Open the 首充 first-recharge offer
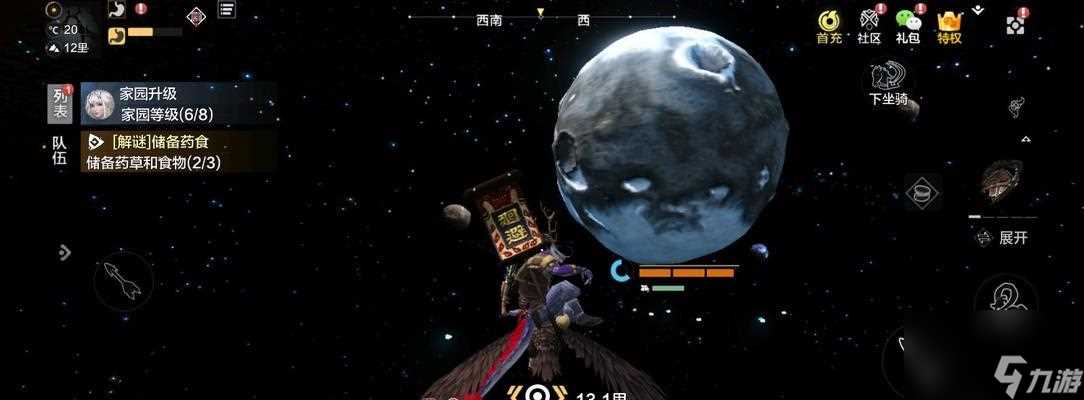Viewport: 1084px width, 400px height. pyautogui.click(x=829, y=25)
